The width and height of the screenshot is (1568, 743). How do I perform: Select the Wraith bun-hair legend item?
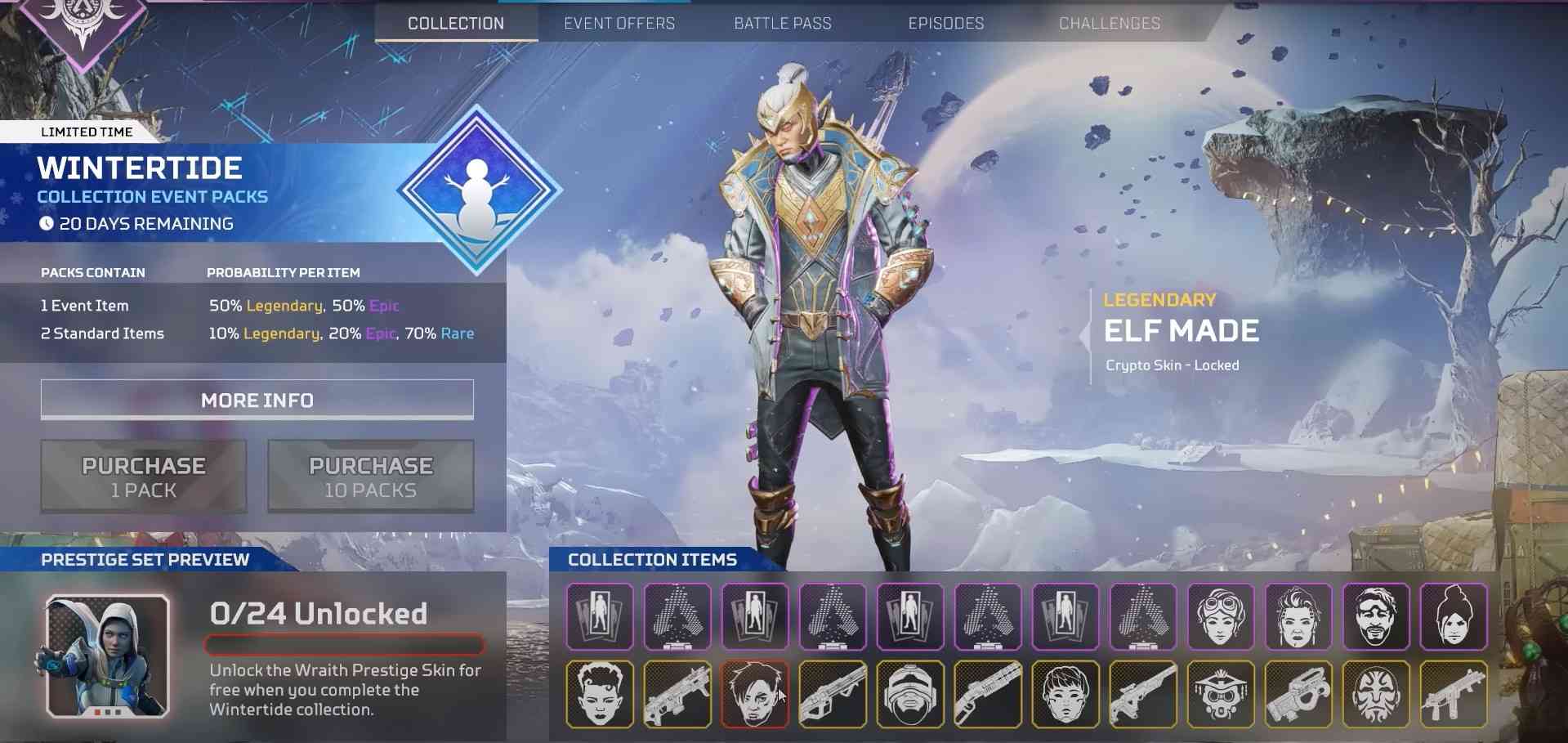[1454, 616]
